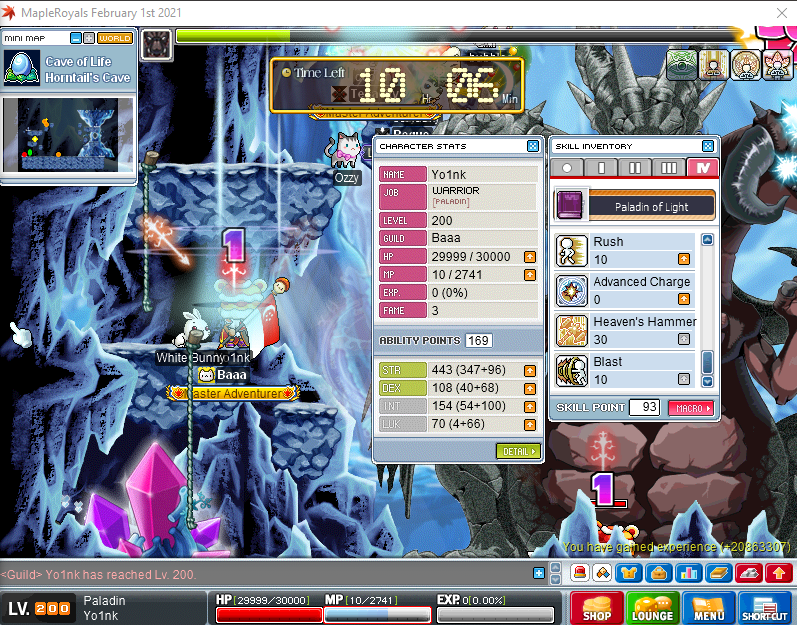
Task: Open the Cash Shop
Action: tap(596, 609)
